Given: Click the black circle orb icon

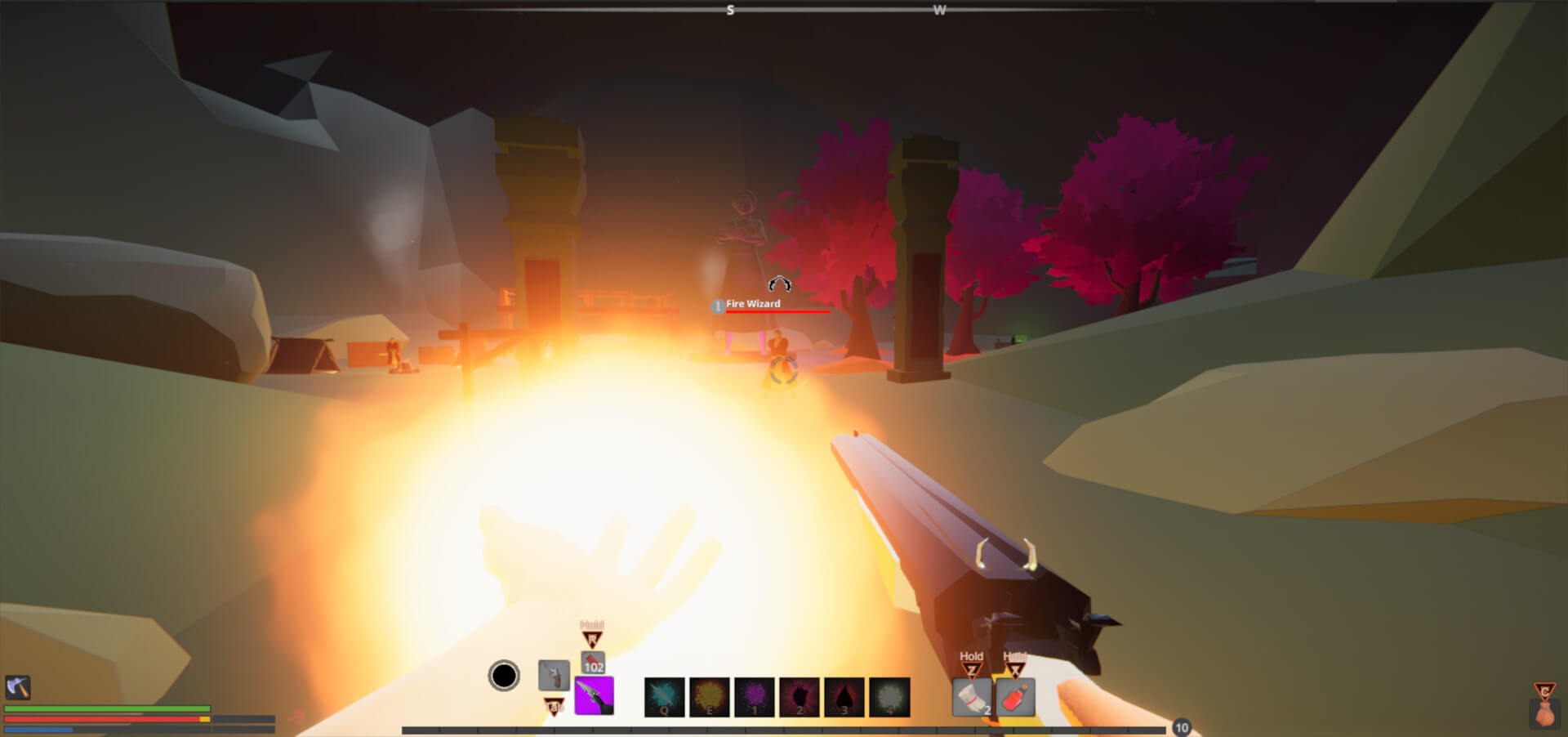Looking at the screenshot, I should pos(504,676).
